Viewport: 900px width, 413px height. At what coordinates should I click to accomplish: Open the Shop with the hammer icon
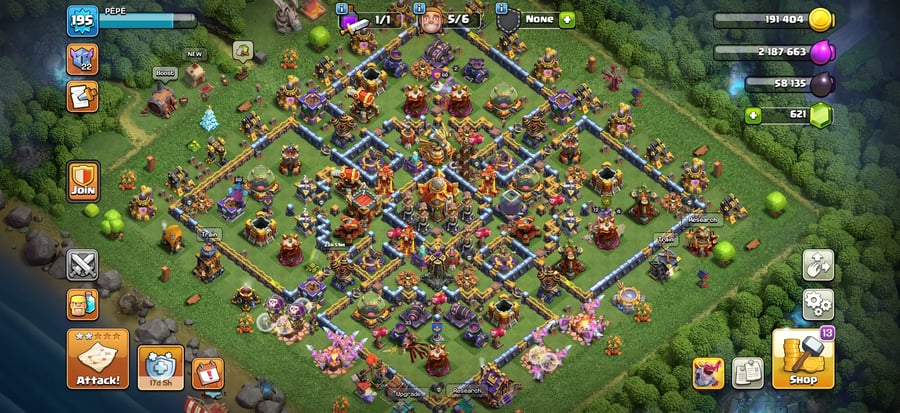point(803,358)
